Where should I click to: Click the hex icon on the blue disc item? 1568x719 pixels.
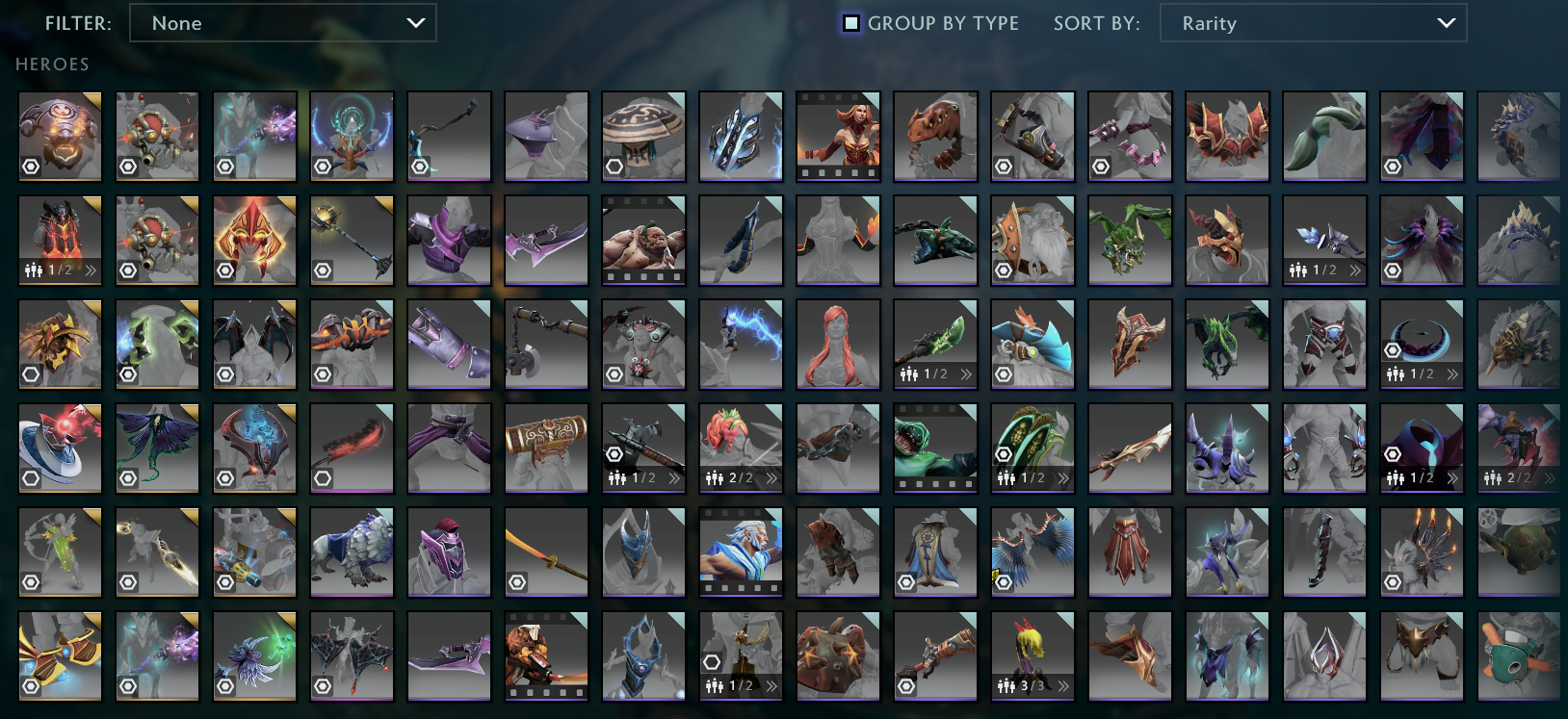pyautogui.click(x=31, y=477)
